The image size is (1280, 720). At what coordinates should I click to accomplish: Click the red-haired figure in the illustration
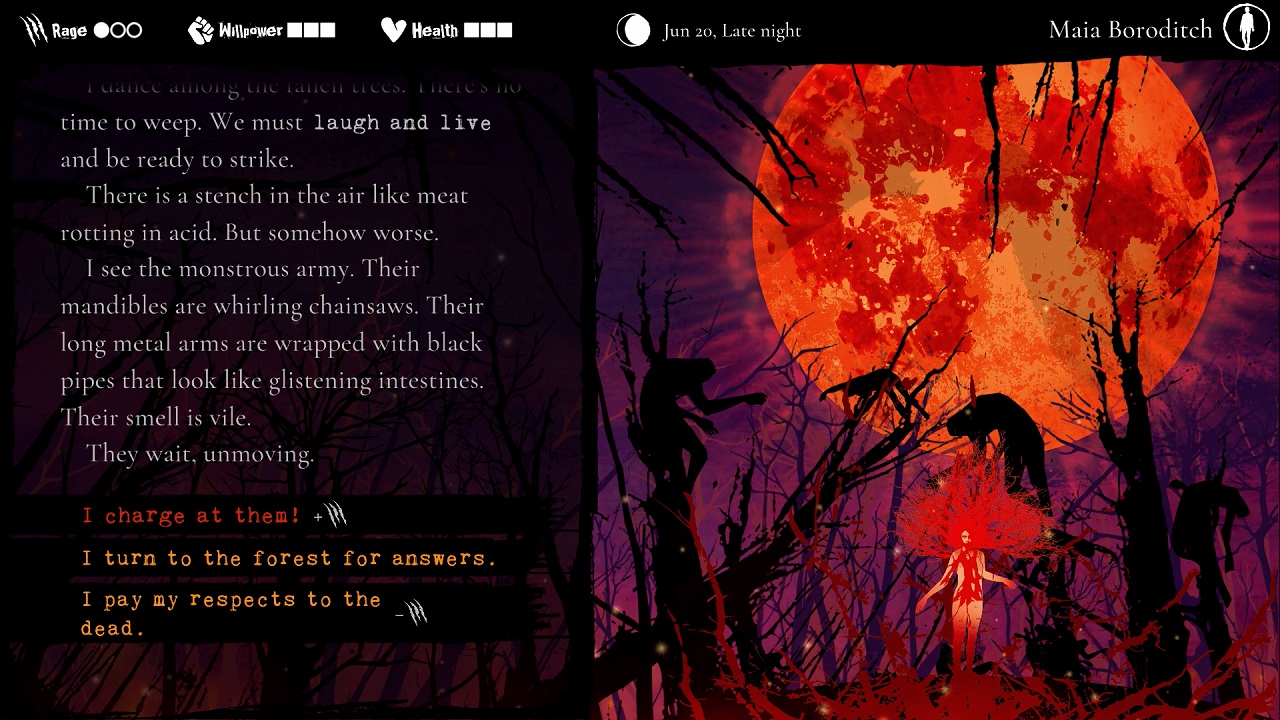tap(967, 560)
